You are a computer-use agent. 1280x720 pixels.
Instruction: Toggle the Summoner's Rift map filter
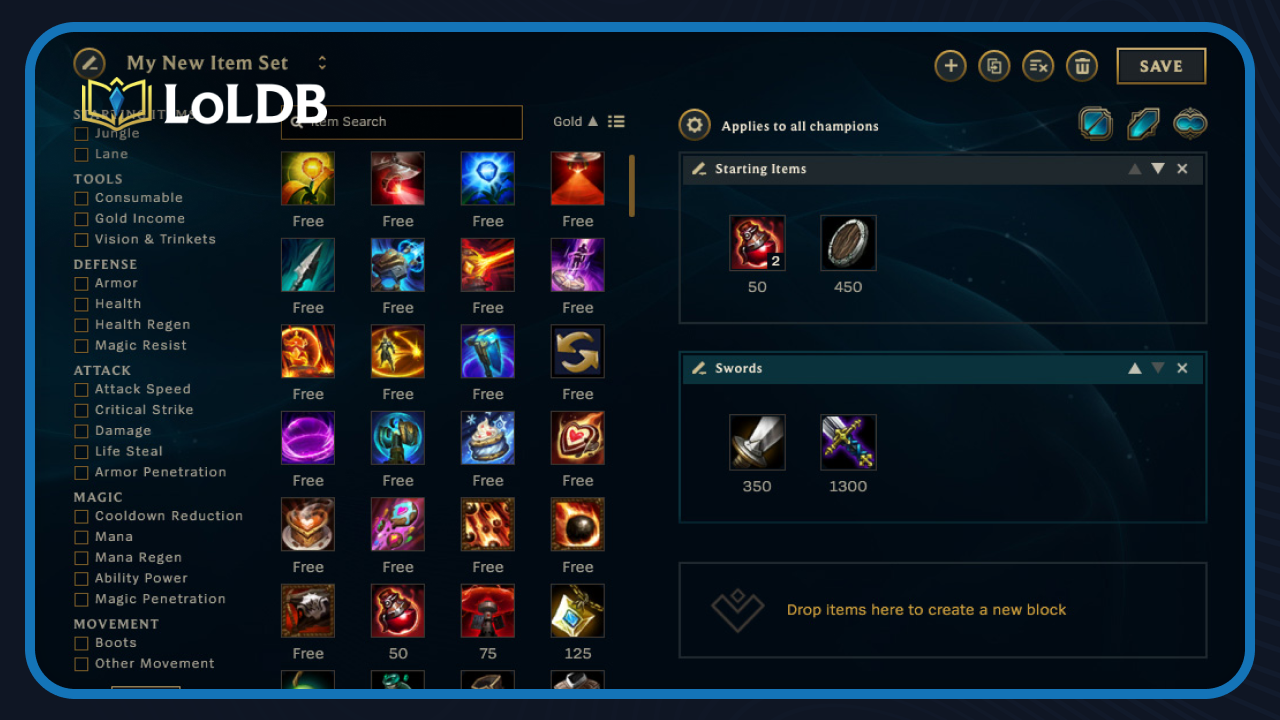tap(1096, 124)
